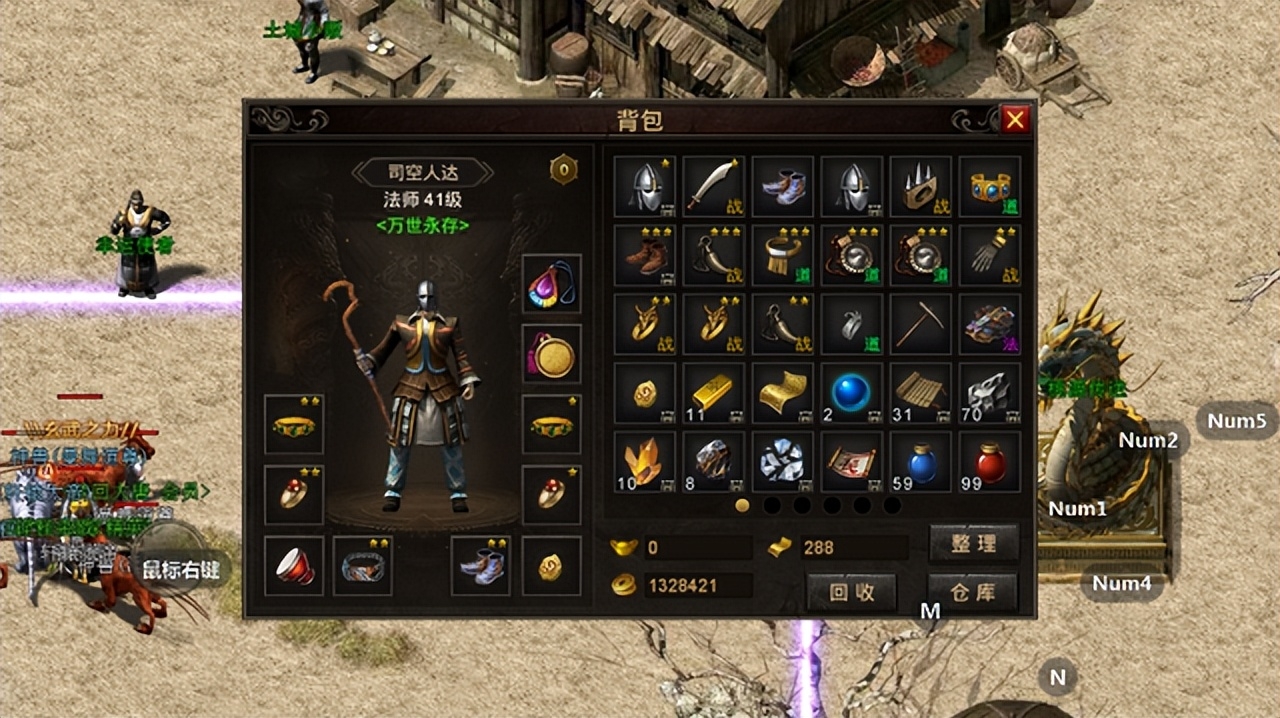This screenshot has height=718, width=1280.
Task: Click the equipped belt slot
Action: coord(363,566)
